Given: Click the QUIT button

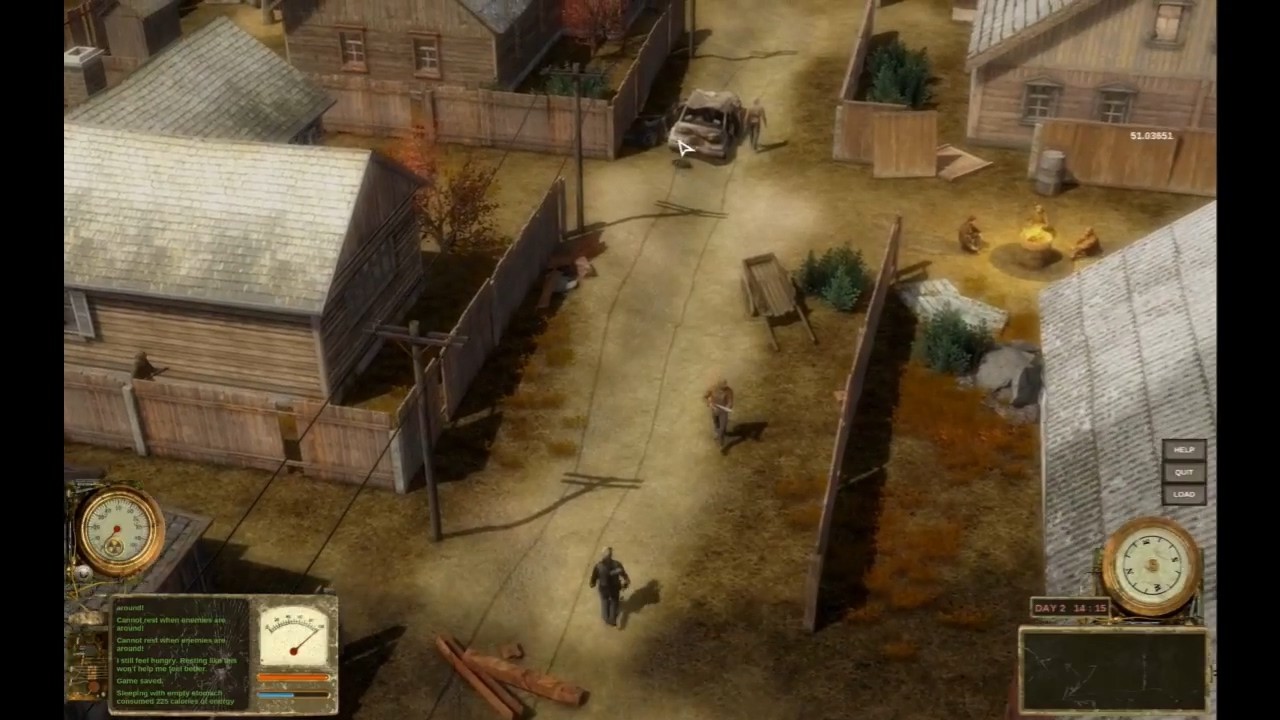Looking at the screenshot, I should coord(1184,472).
